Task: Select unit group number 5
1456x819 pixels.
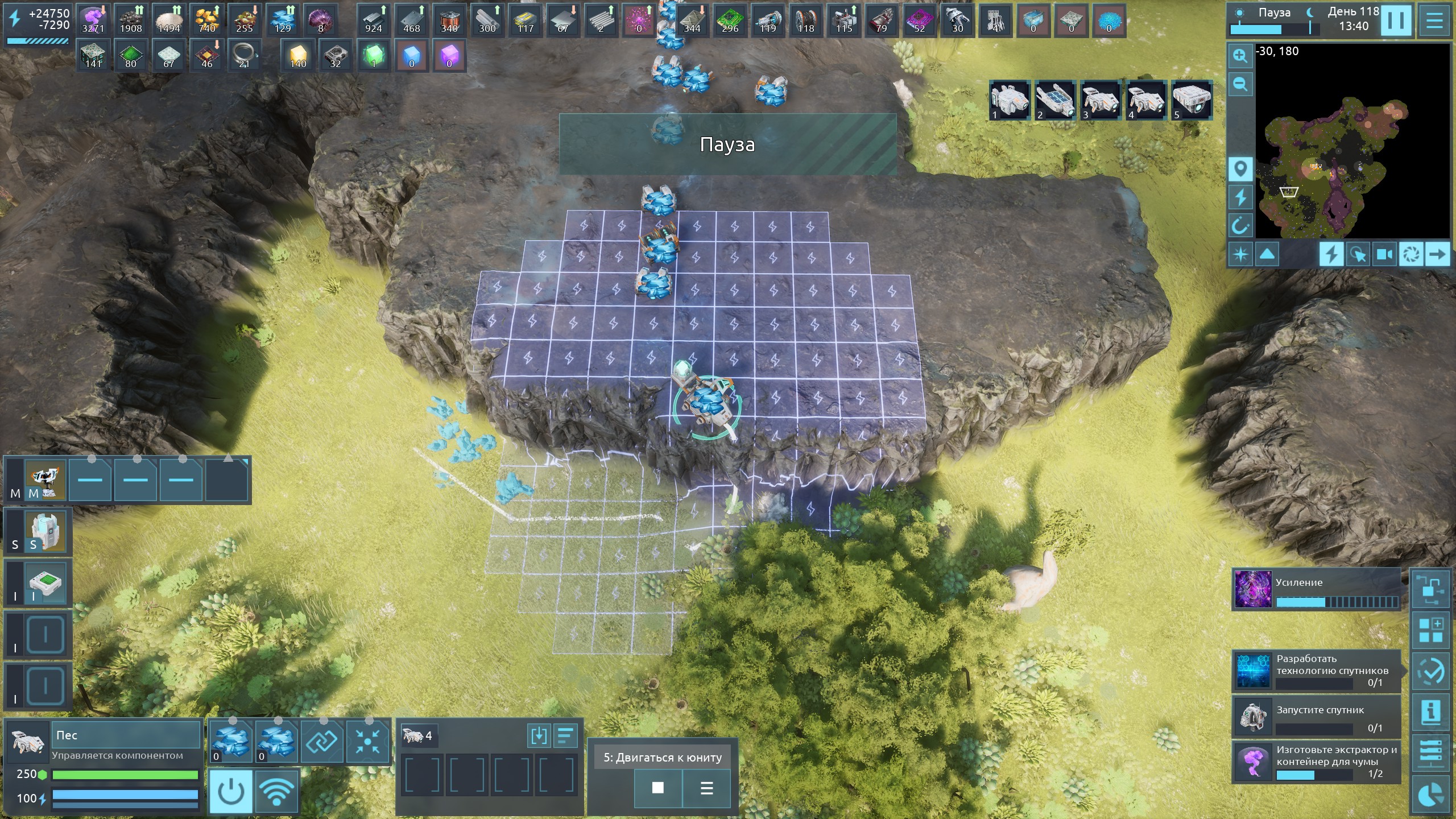Action: click(x=1192, y=100)
